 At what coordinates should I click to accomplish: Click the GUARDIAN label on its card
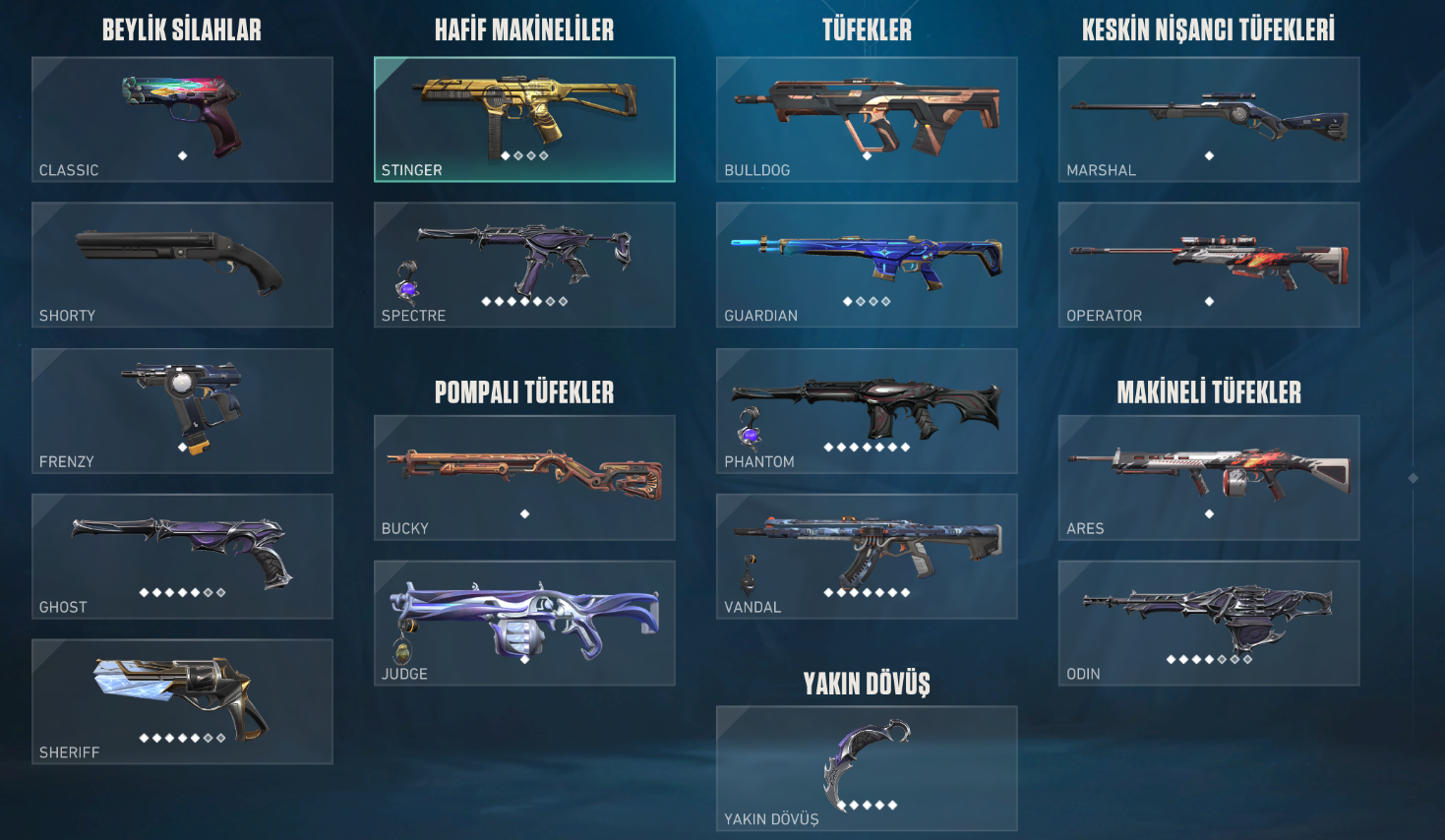(x=759, y=316)
